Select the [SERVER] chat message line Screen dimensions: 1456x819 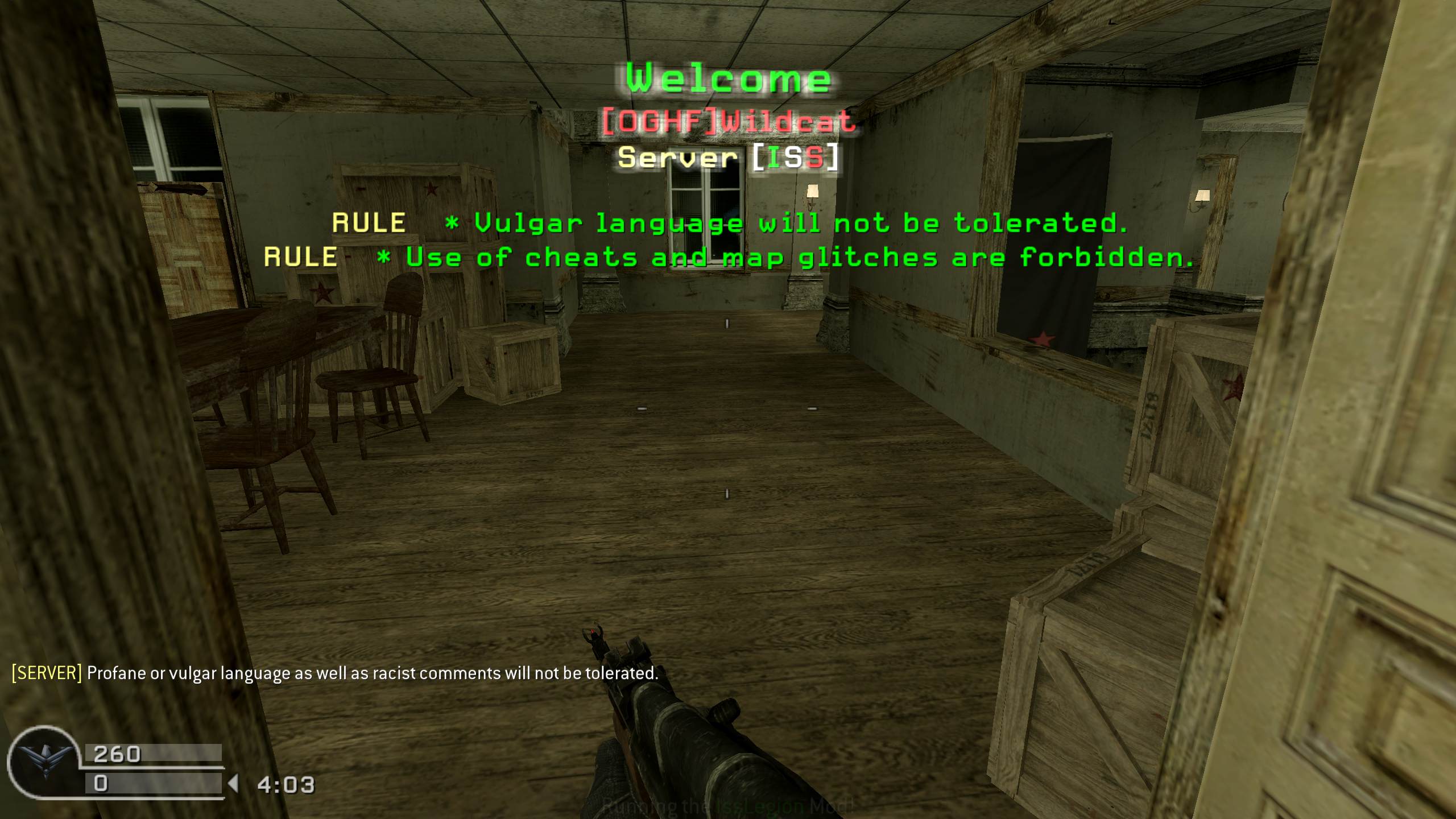pyautogui.click(x=334, y=673)
